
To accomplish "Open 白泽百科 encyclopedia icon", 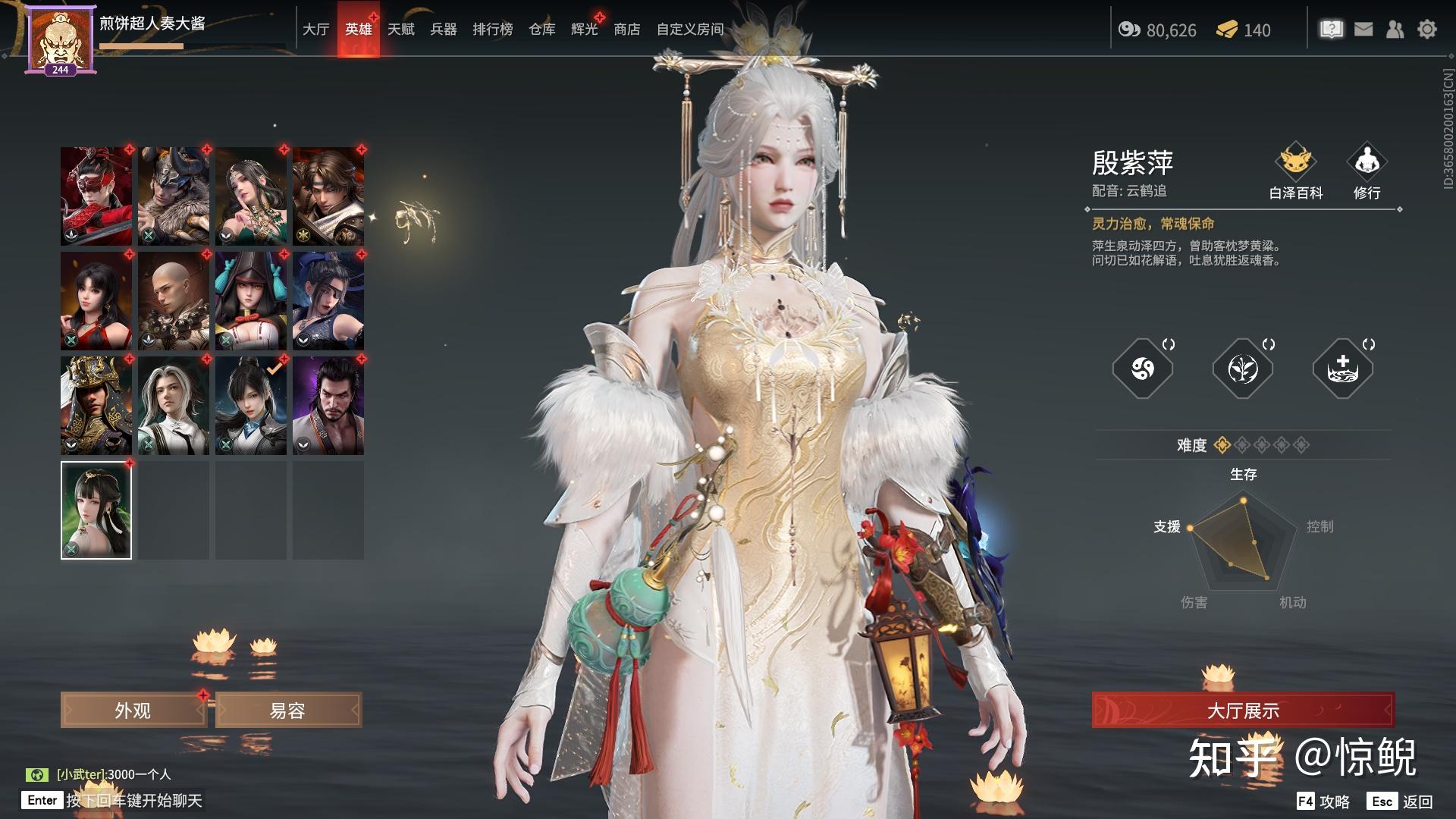I will coord(1296,171).
